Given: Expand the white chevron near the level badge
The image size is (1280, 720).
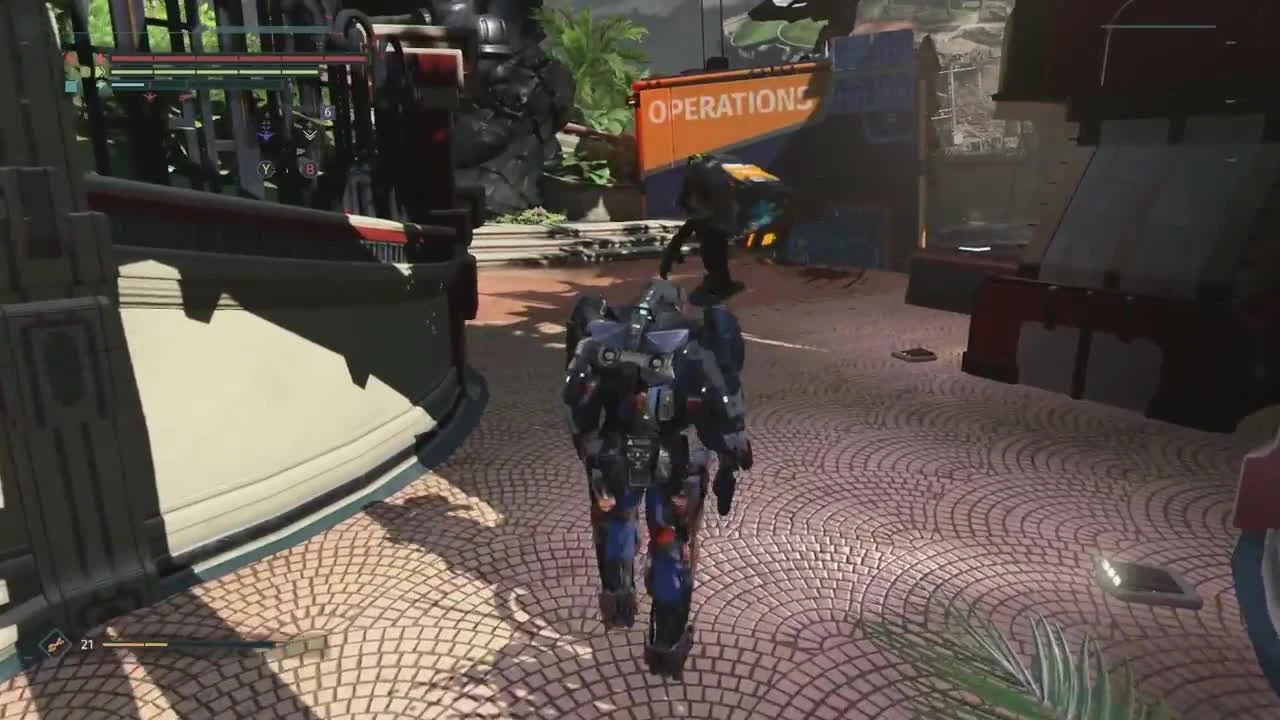Looking at the screenshot, I should (x=309, y=135).
